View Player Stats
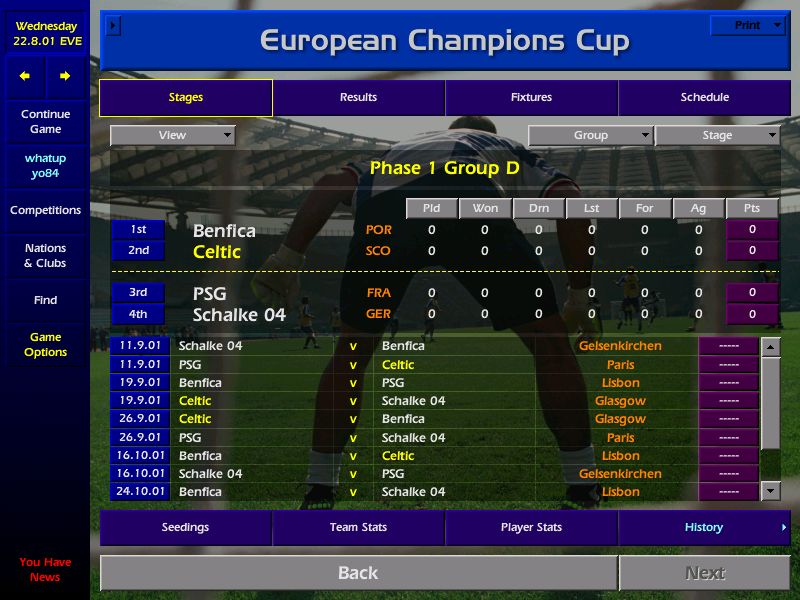 tap(531, 528)
